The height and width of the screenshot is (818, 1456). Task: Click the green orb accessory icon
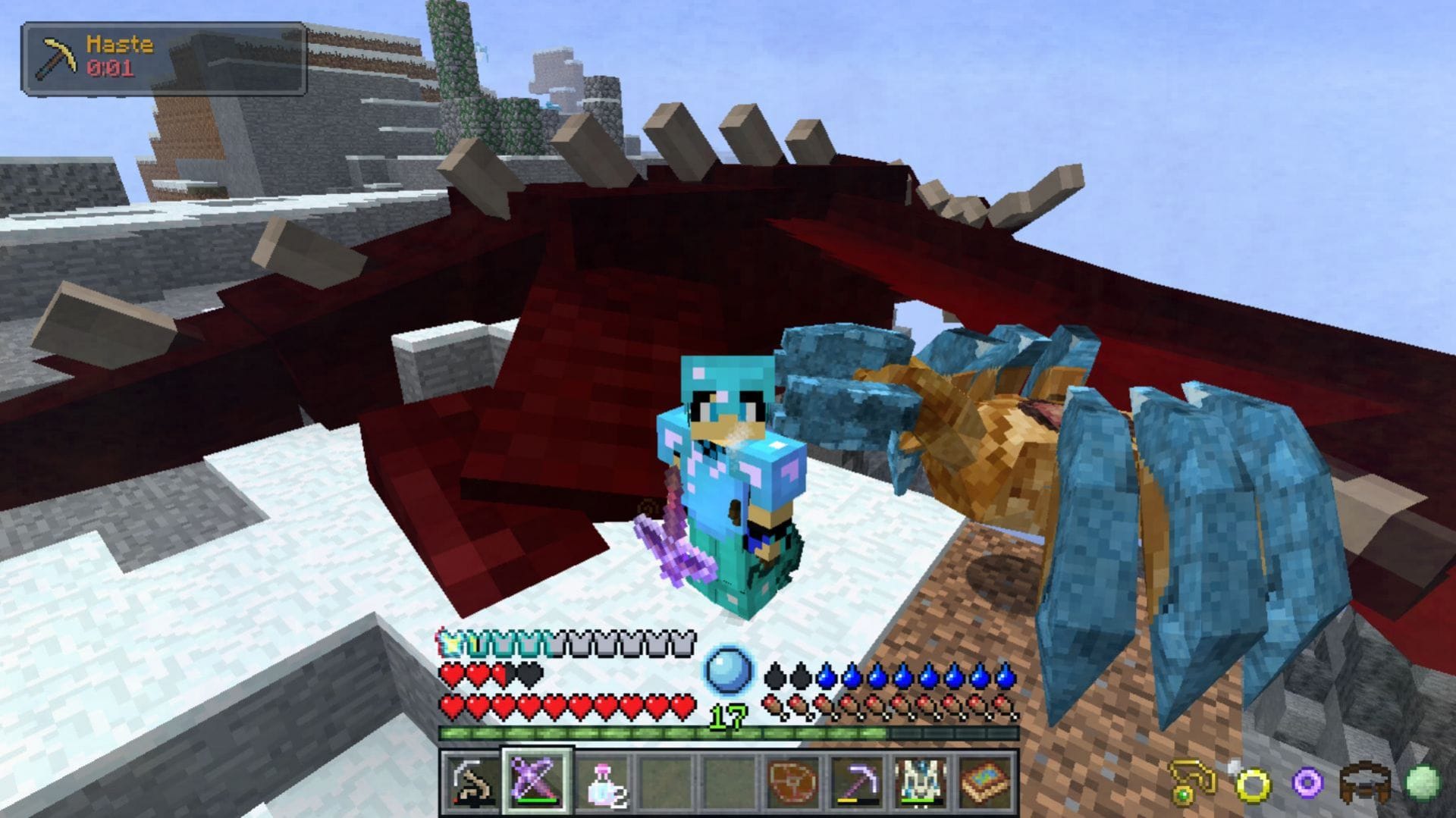click(x=1423, y=781)
